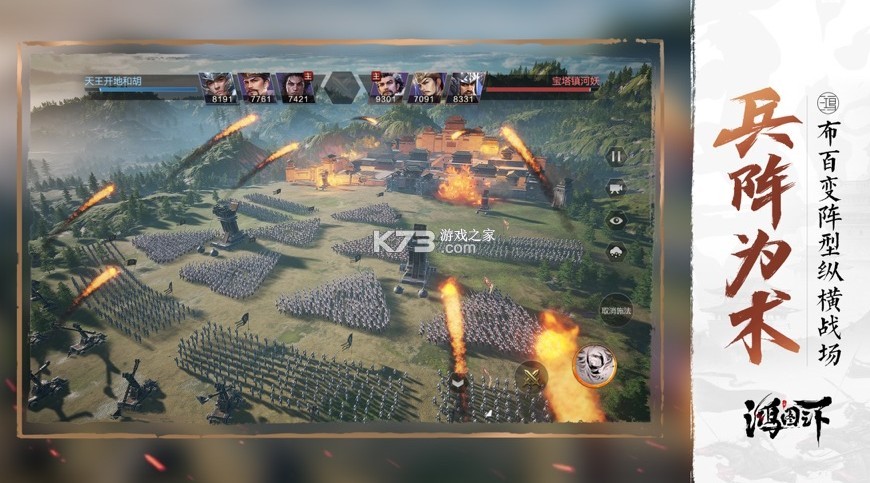Pause the battle

[x=616, y=156]
